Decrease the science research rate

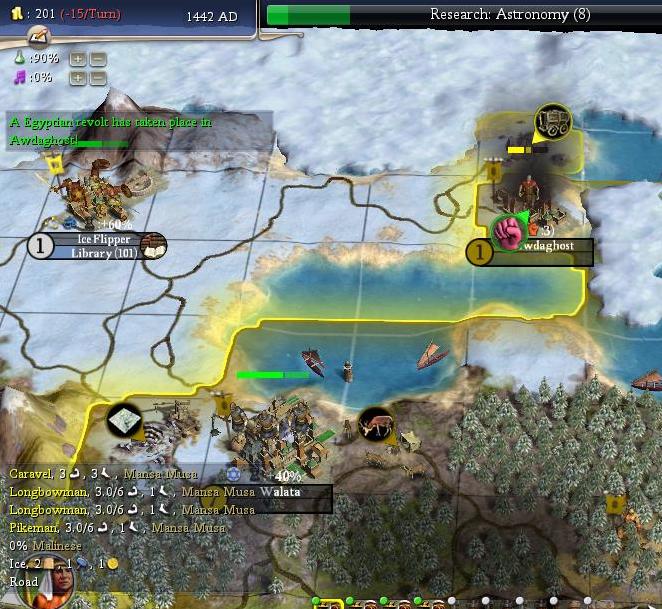coord(97,59)
